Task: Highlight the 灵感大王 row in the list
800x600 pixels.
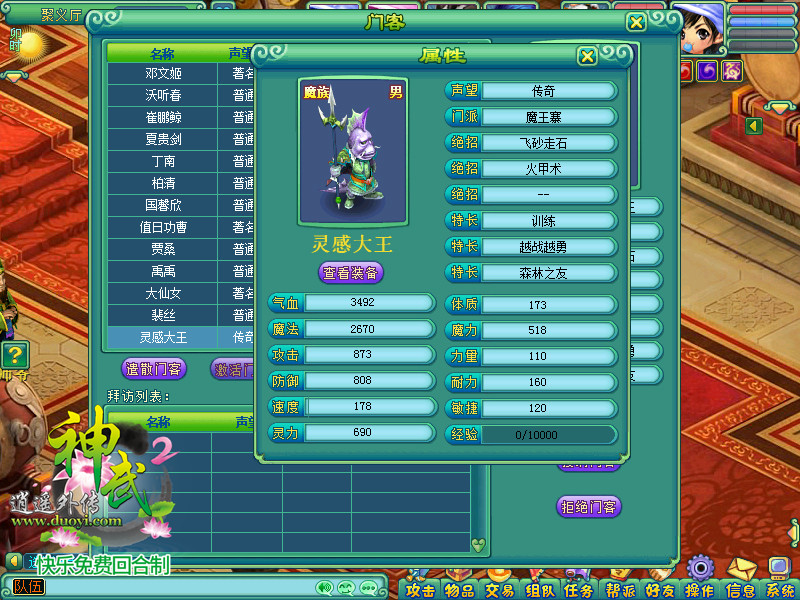Action: (x=162, y=338)
